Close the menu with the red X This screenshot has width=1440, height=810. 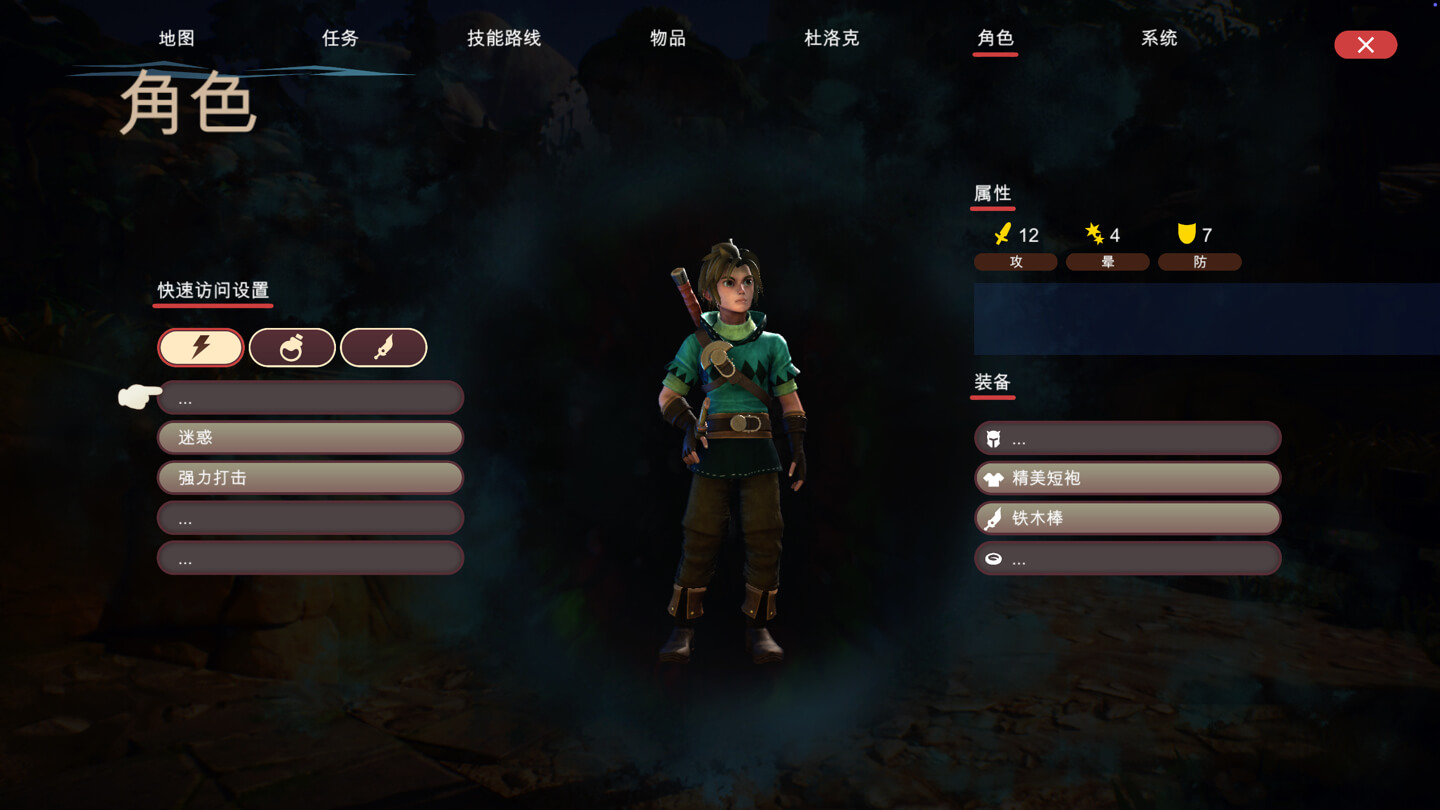click(x=1365, y=45)
